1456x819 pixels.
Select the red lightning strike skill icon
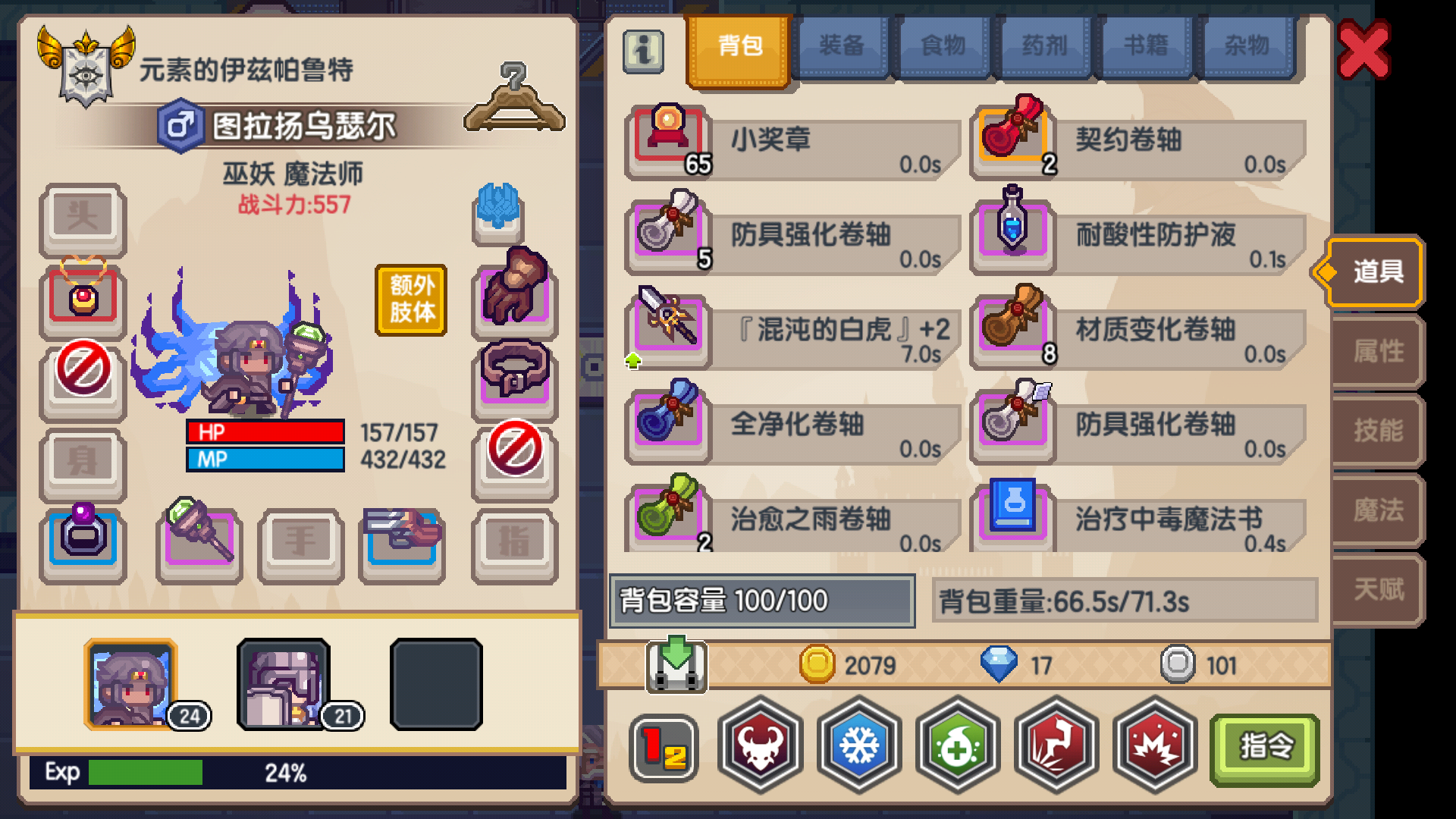[x=1056, y=747]
